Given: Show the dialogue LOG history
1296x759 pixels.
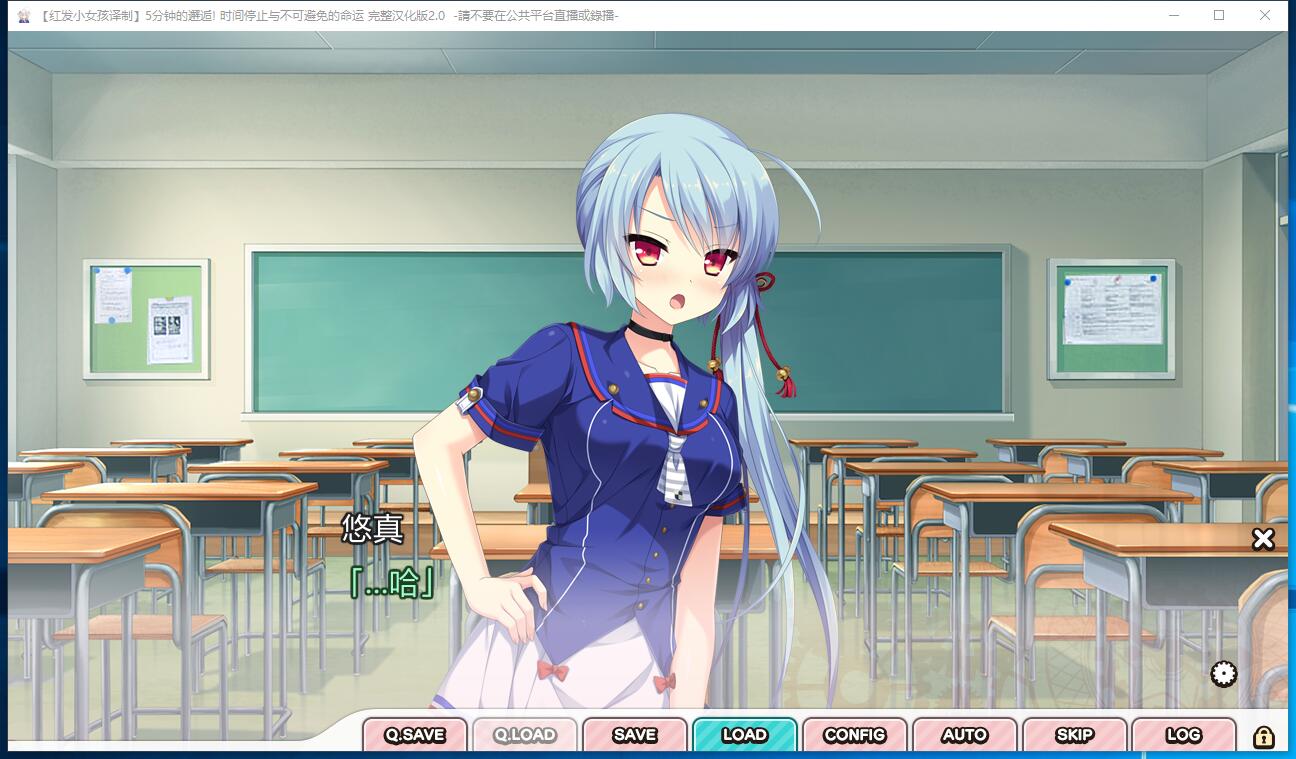Looking at the screenshot, I should tap(1184, 735).
